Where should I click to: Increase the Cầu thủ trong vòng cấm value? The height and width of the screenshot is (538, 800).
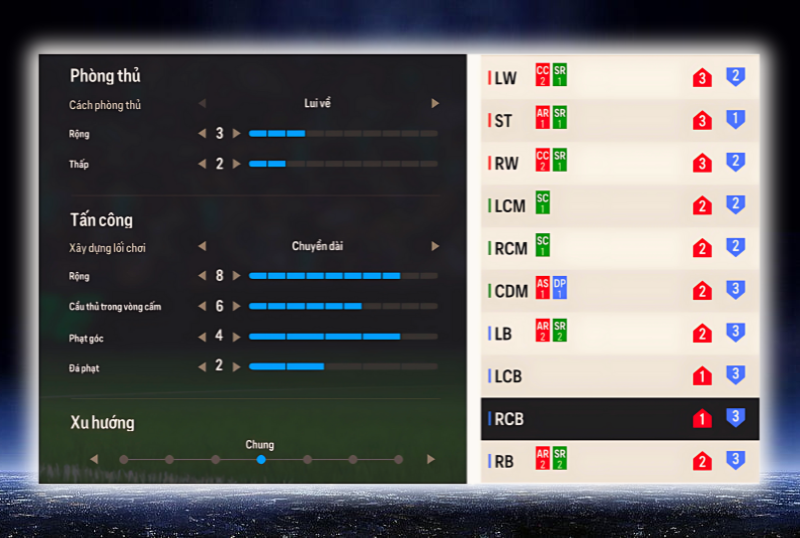click(237, 306)
